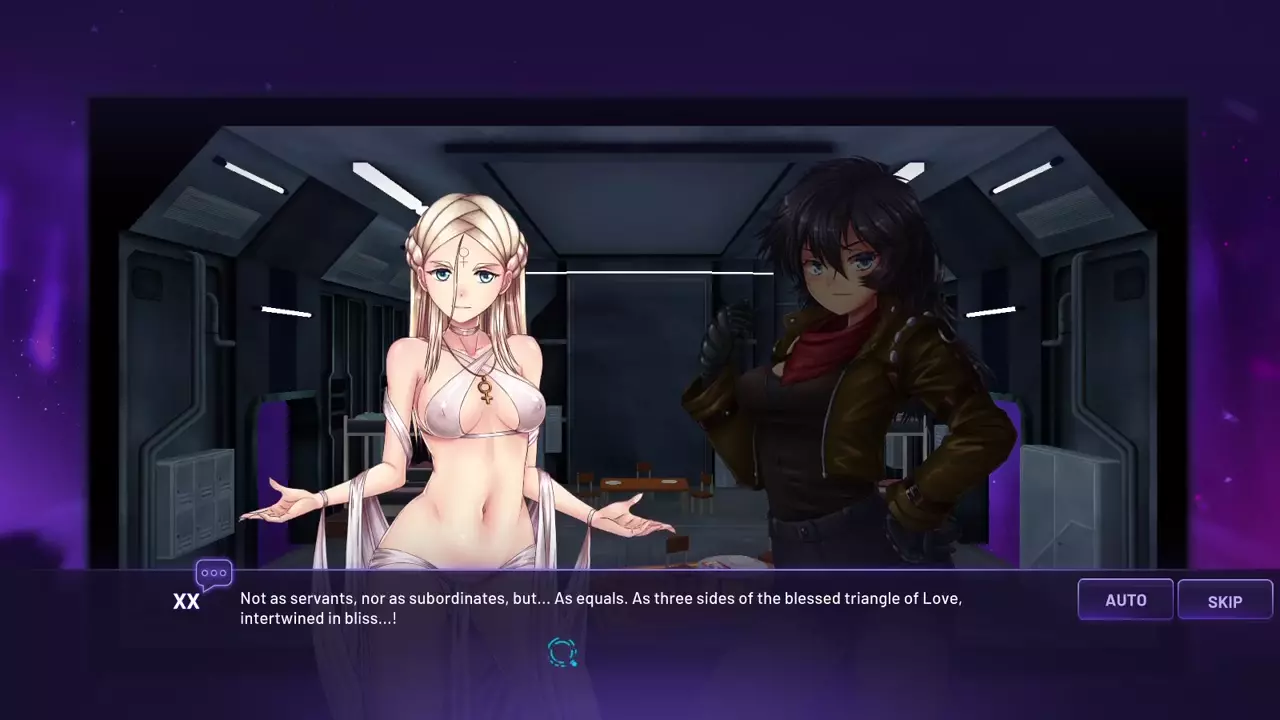Click the circular continue indicator below text
The image size is (1280, 720).
563,653
